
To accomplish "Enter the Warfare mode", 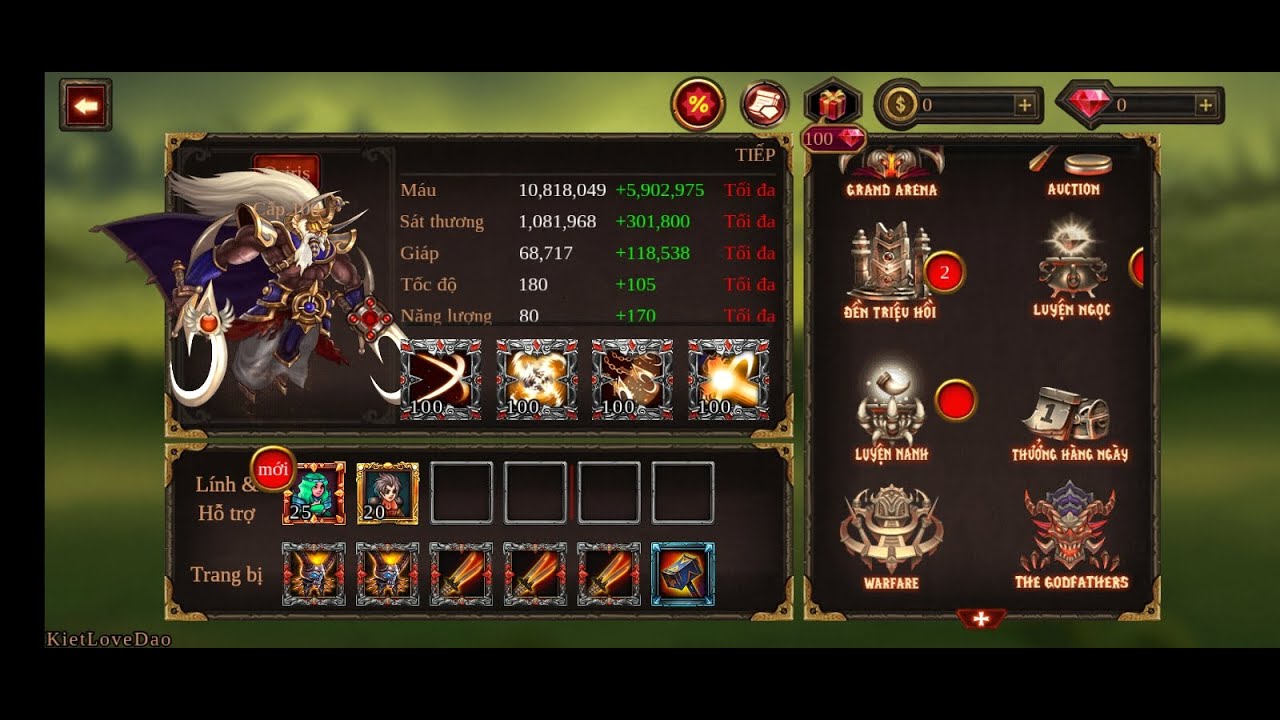I will (x=890, y=535).
